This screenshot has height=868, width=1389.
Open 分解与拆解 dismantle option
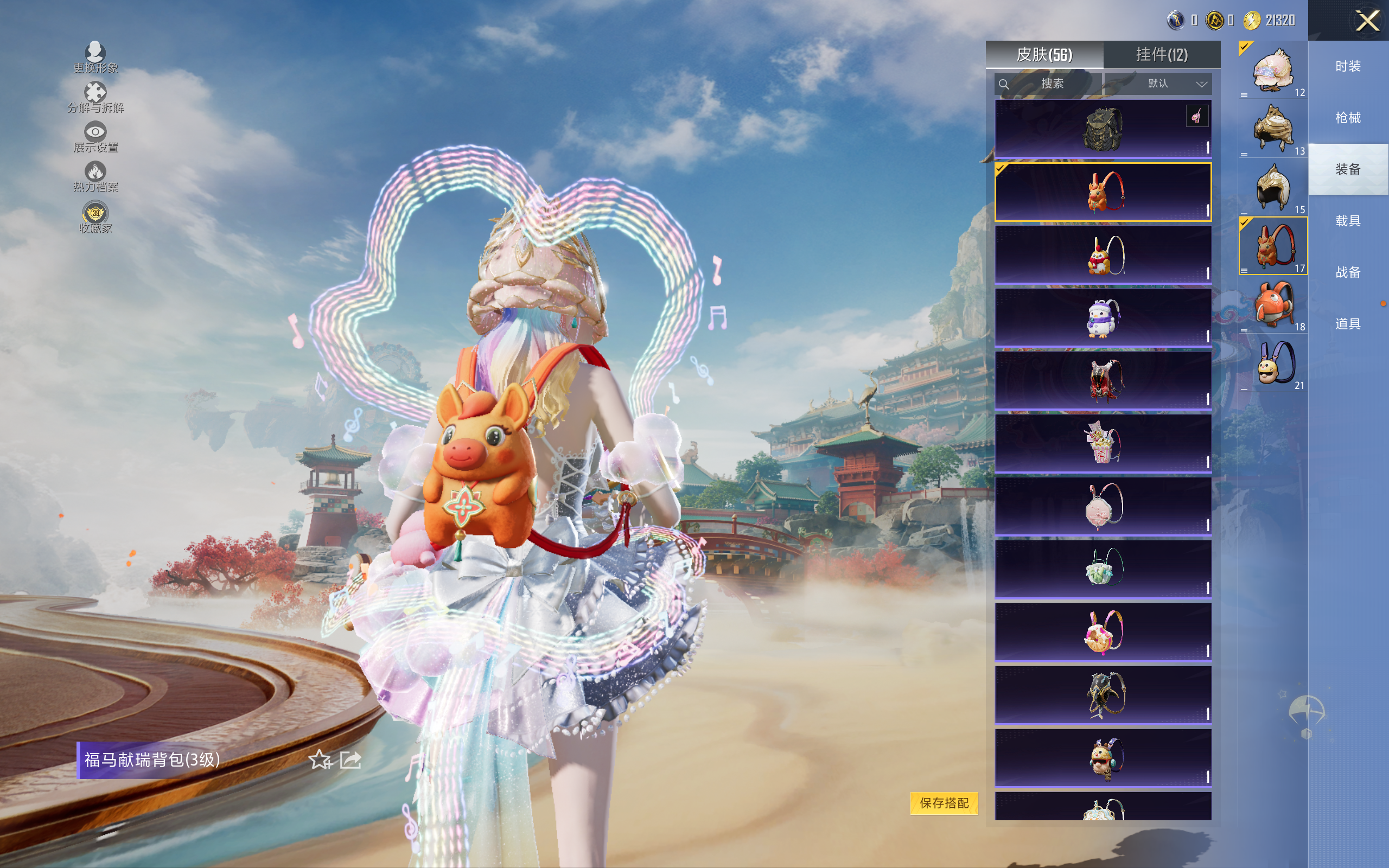pos(95,97)
